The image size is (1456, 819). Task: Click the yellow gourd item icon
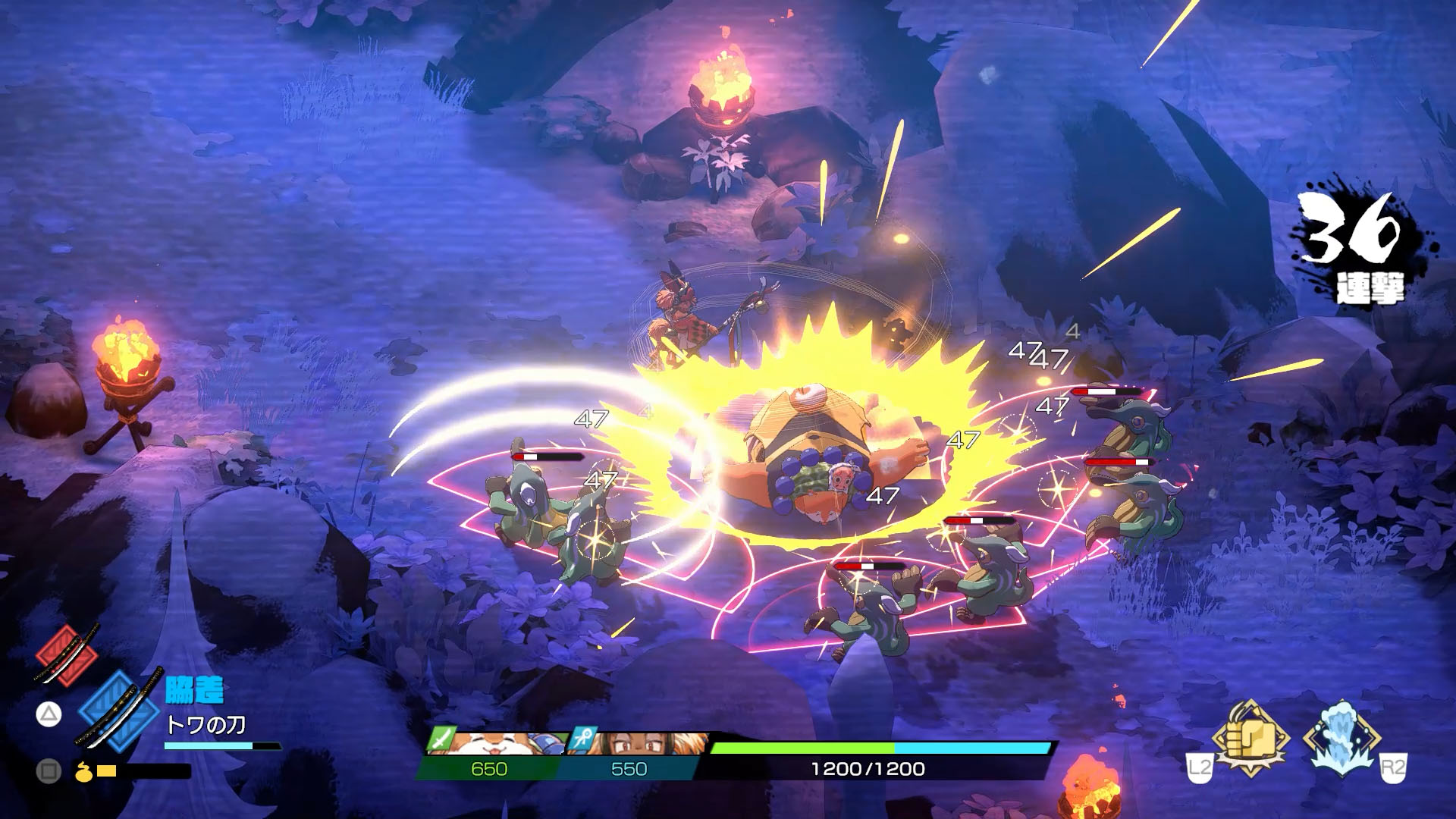coord(83,771)
